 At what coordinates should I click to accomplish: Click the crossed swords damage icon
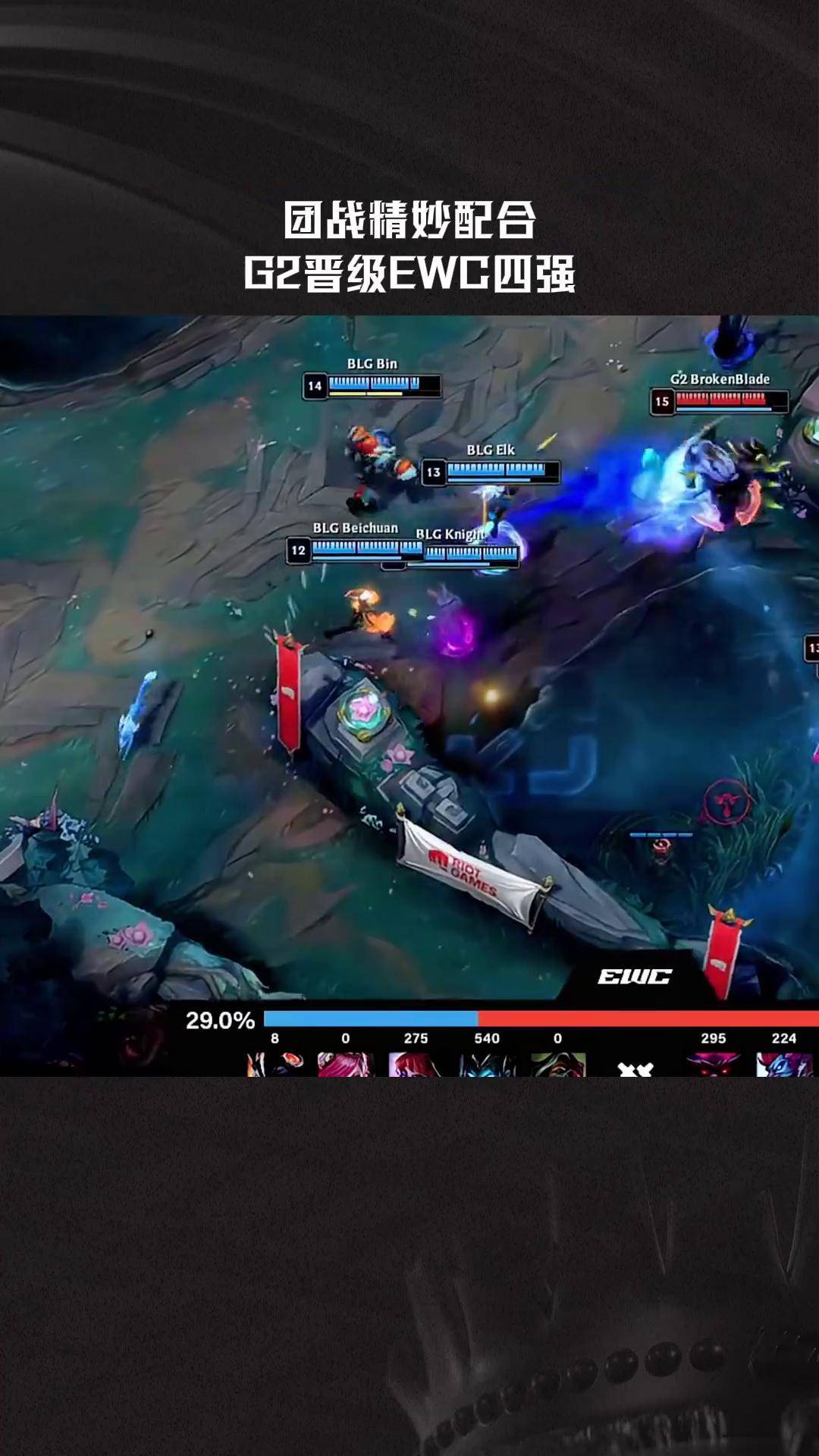pyautogui.click(x=635, y=1068)
